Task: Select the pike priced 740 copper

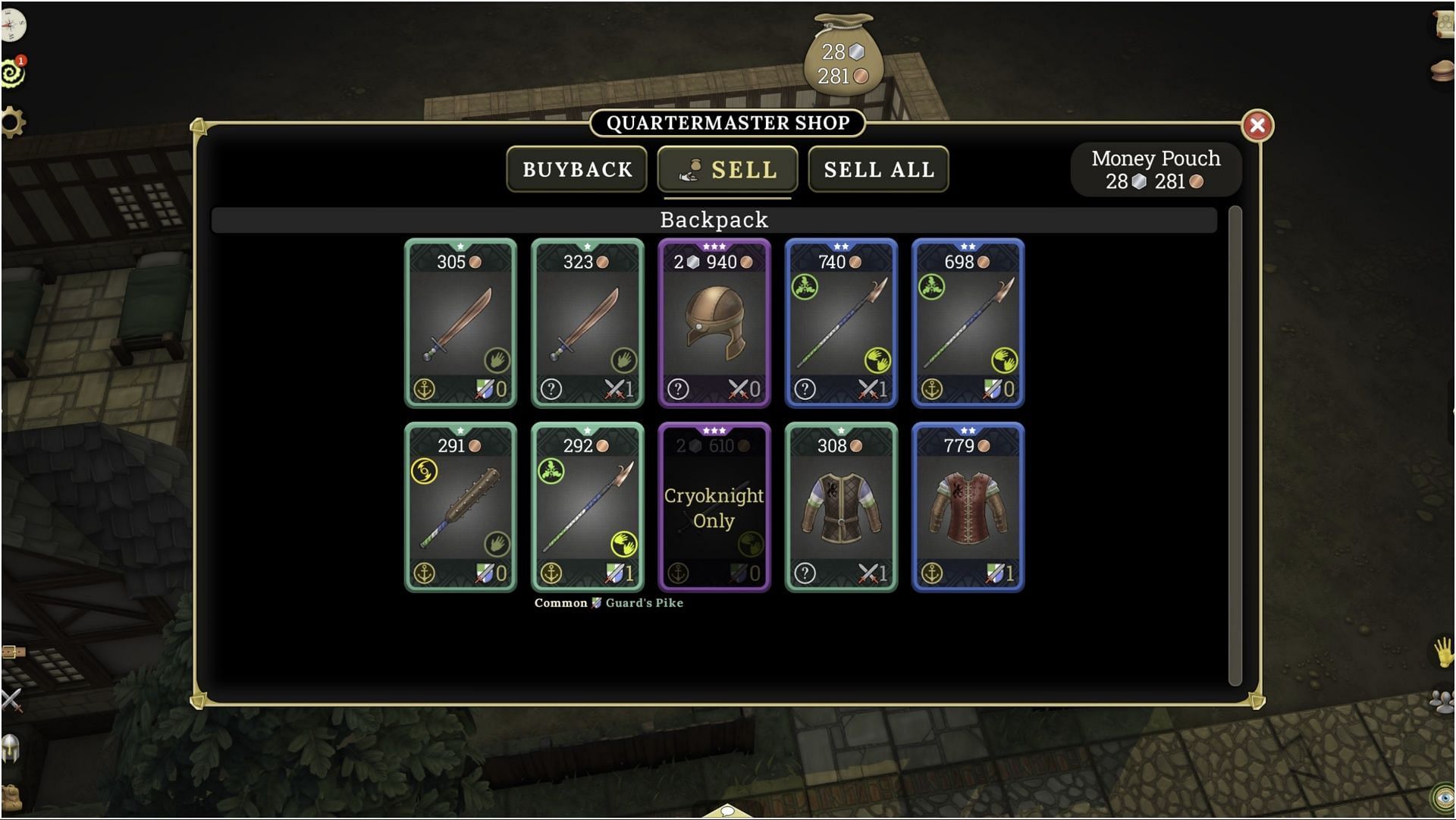Action: (x=841, y=323)
